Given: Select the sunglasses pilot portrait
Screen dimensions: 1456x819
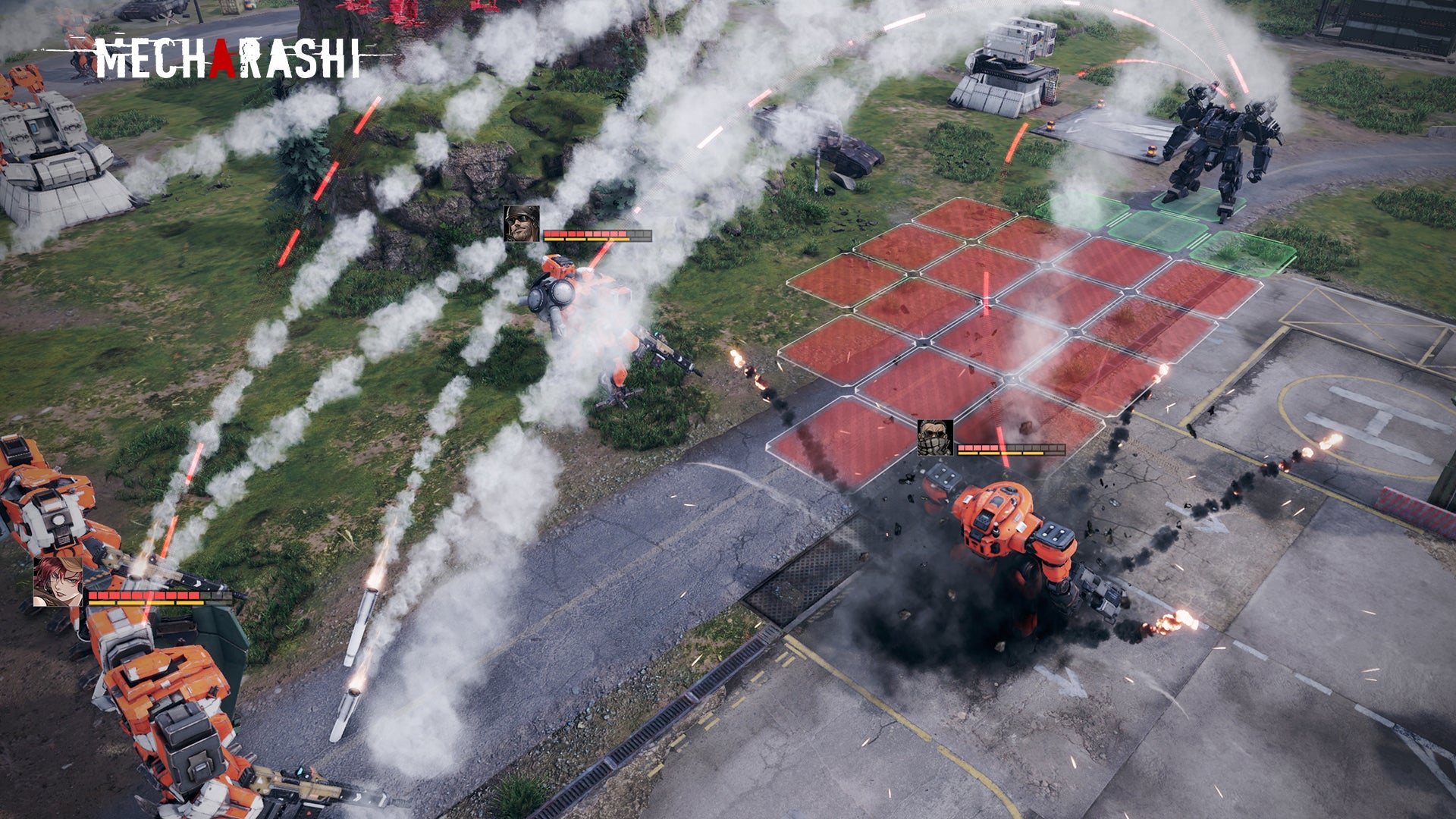Looking at the screenshot, I should coord(521,224).
